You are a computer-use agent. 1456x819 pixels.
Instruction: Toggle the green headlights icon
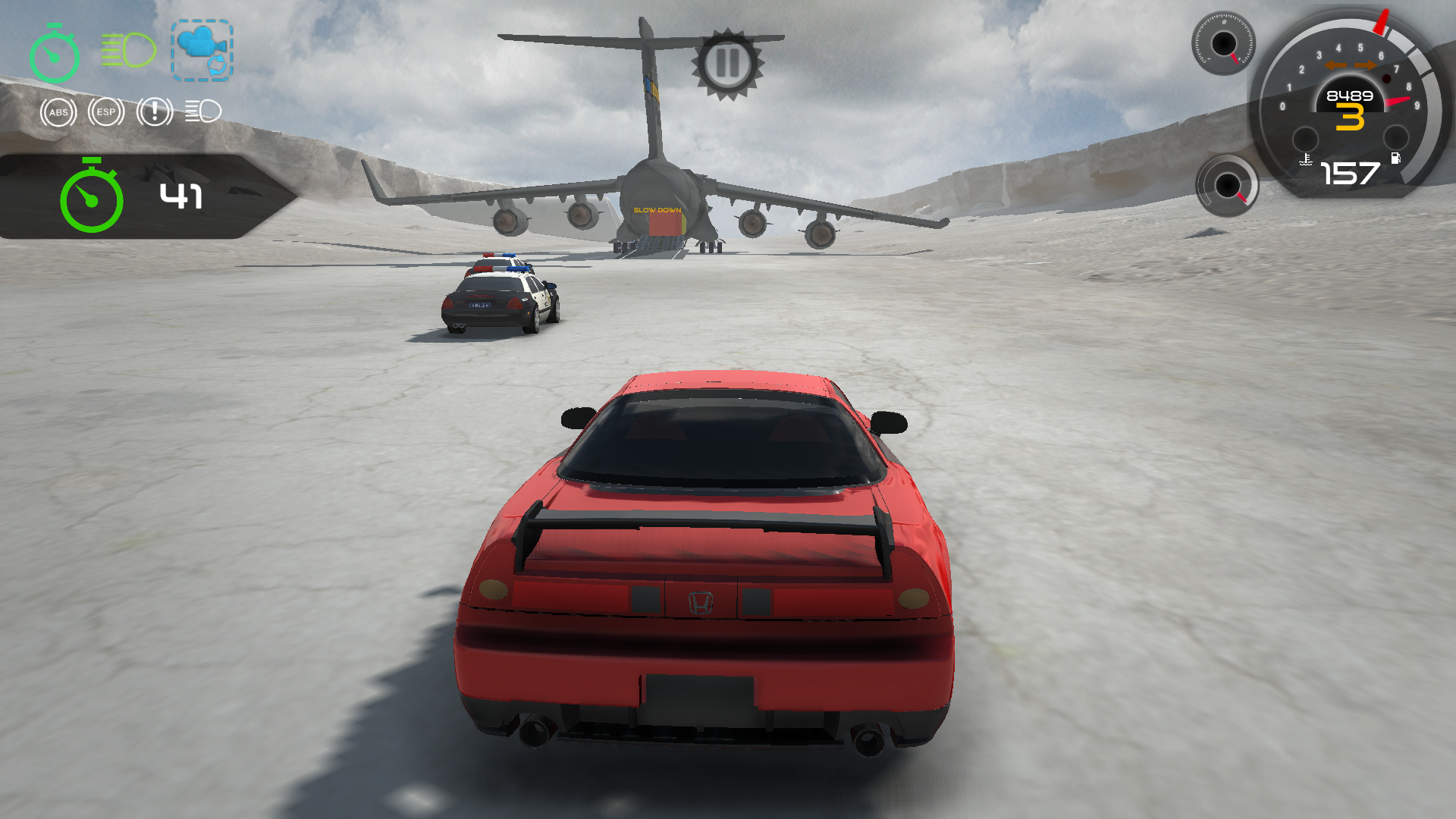click(128, 50)
